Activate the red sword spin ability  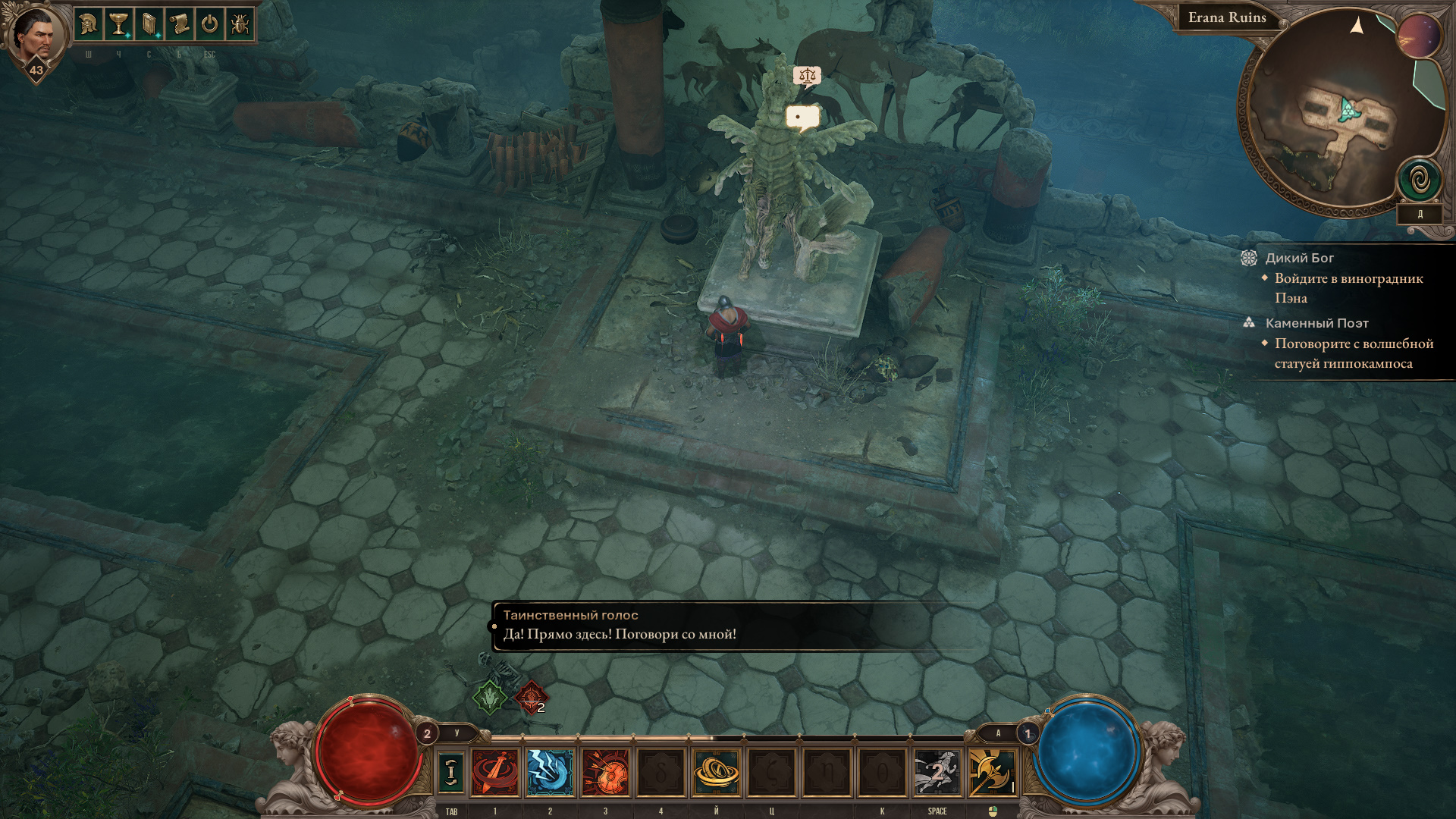tap(495, 773)
